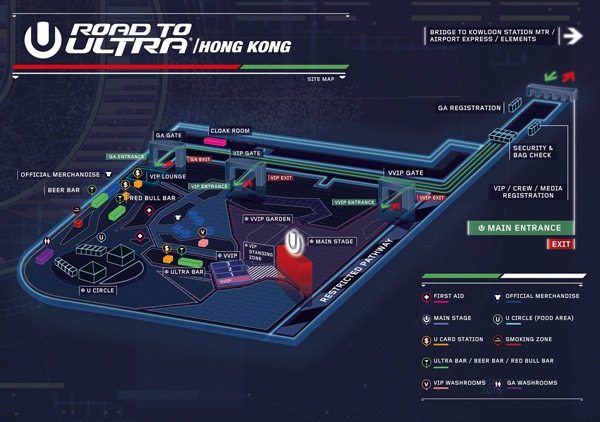Select the Main Entrance label

(520, 228)
